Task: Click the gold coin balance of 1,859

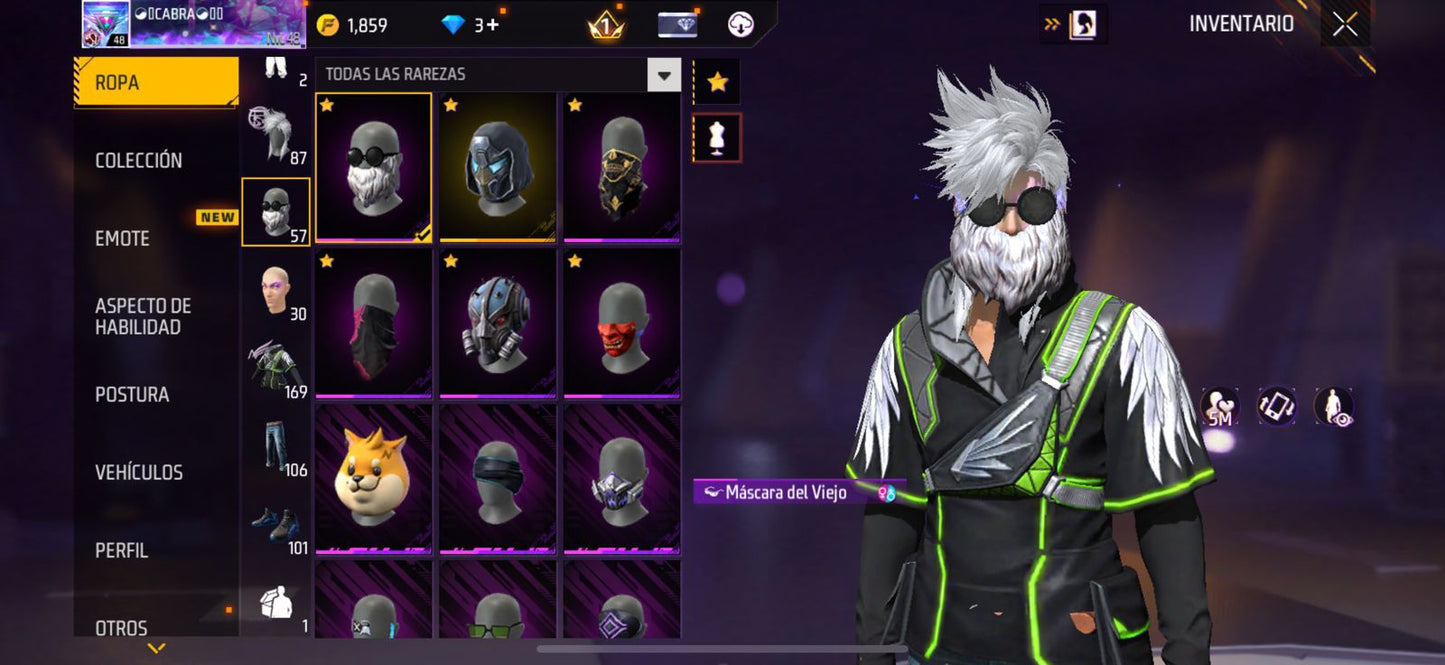Action: click(x=354, y=25)
